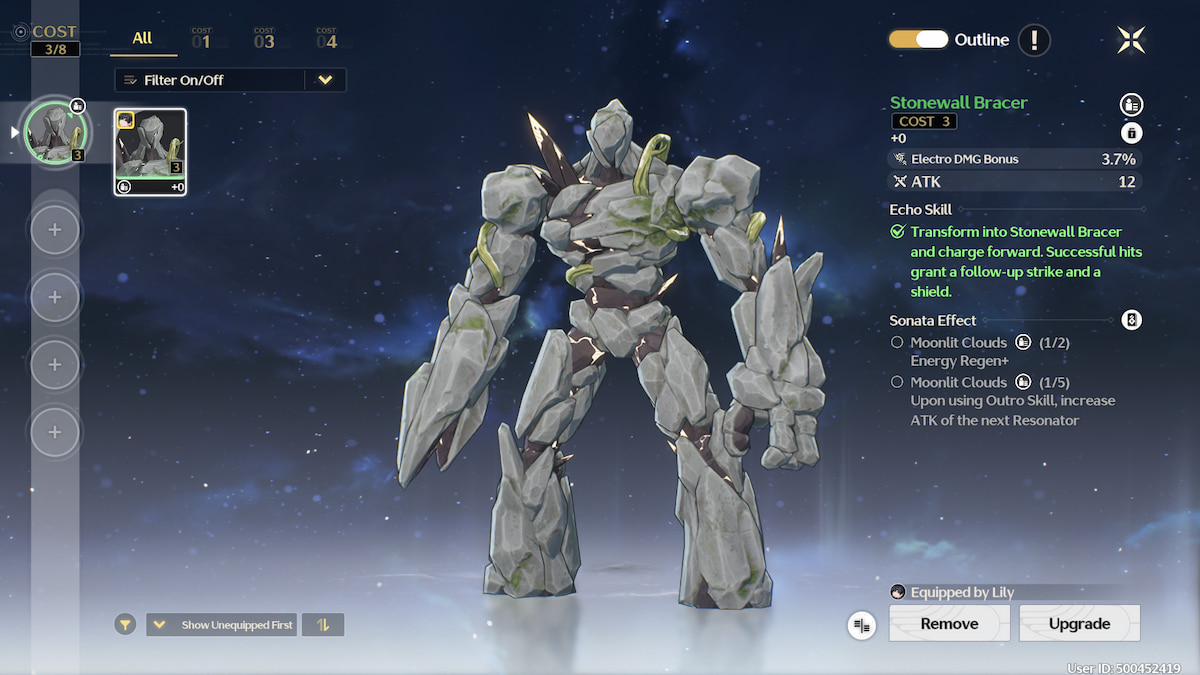The height and width of the screenshot is (675, 1200).
Task: Select the equipped Stonewall Bracer slot
Action: [56, 132]
